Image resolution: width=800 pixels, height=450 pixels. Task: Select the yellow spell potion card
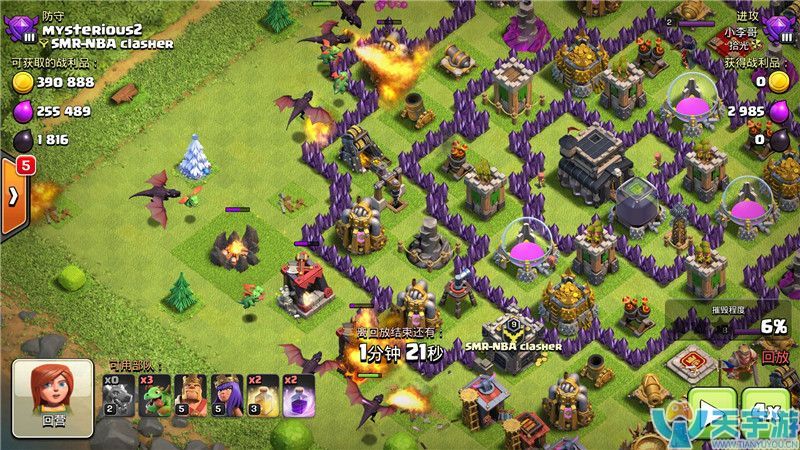[263, 394]
